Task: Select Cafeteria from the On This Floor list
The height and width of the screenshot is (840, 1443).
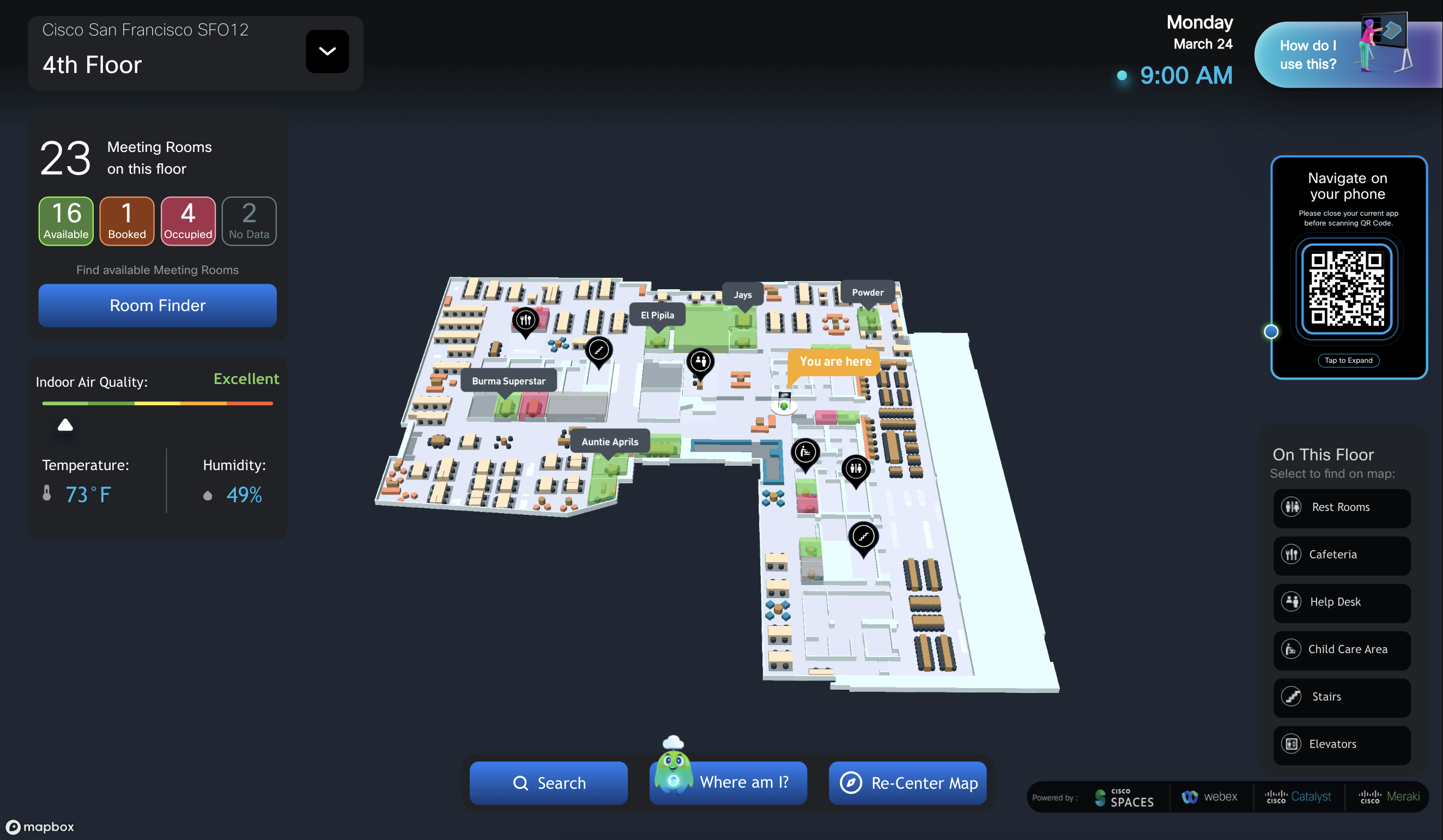Action: pos(1342,554)
